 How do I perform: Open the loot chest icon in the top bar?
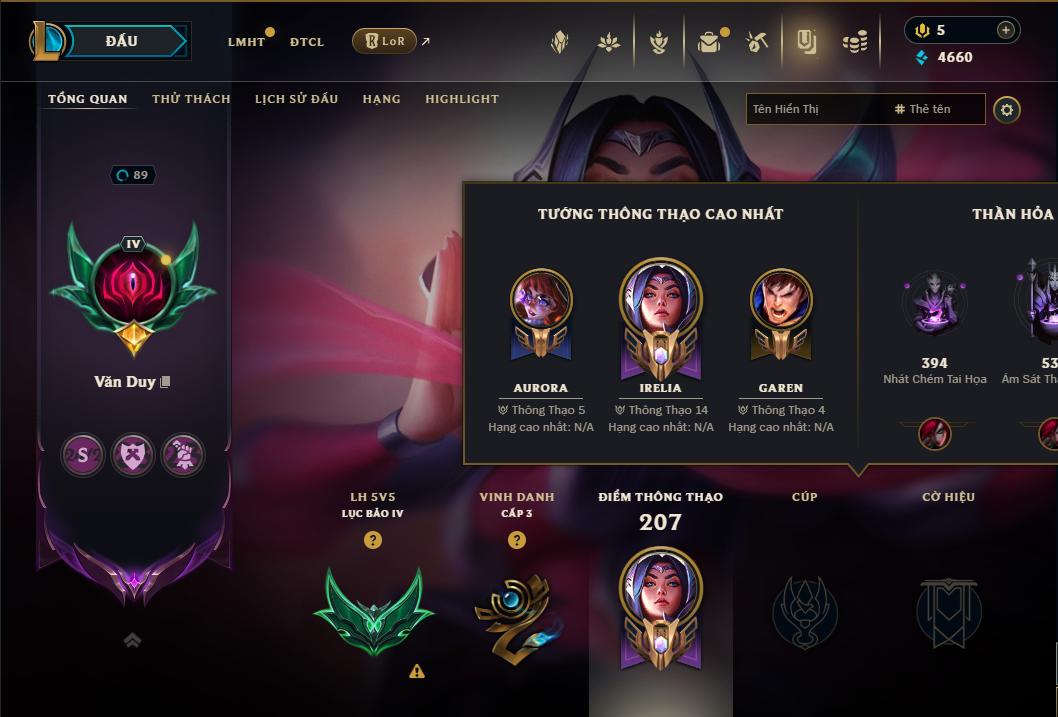[709, 42]
